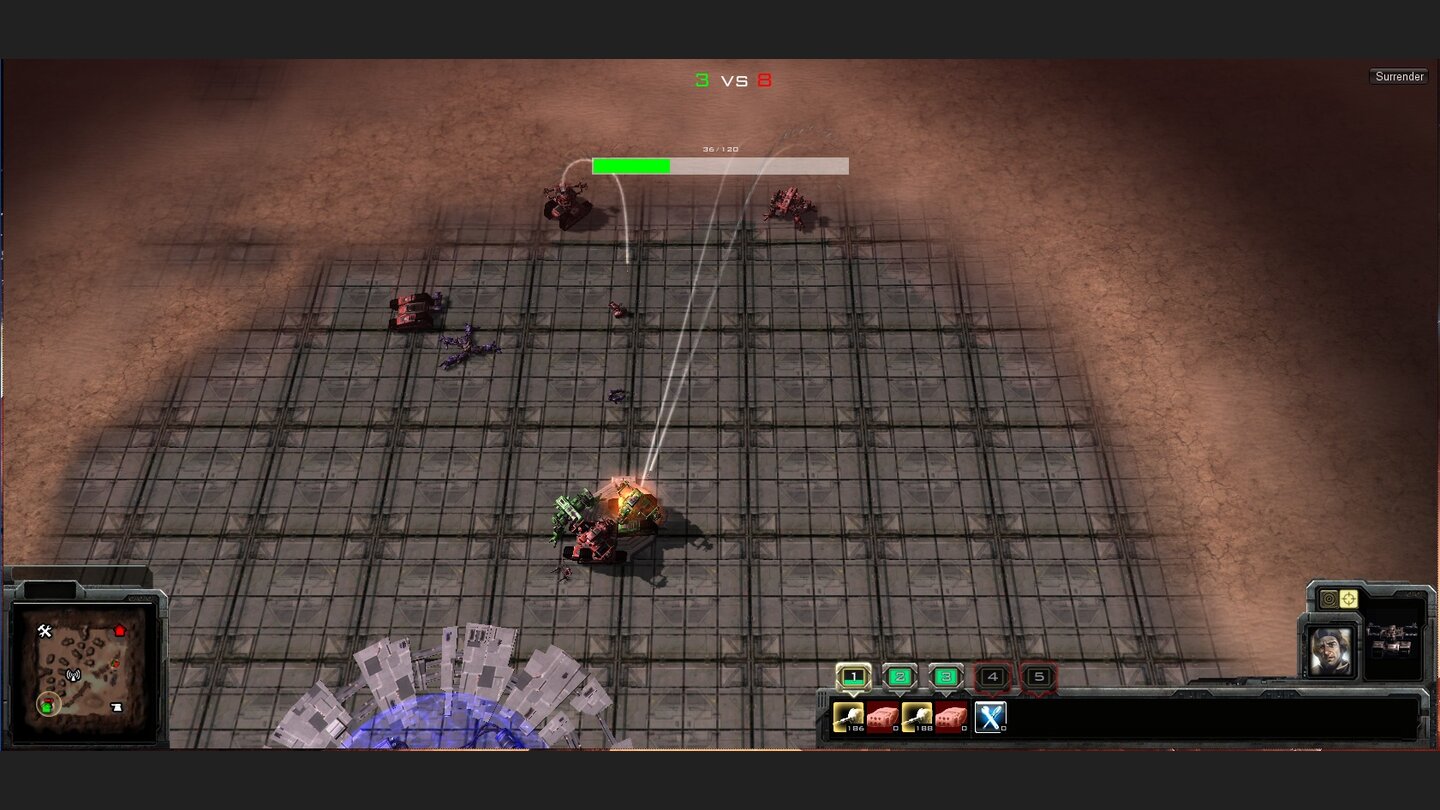Click the hammer unit icon showing 188
Viewport: 1440px width, 810px height.
point(915,715)
